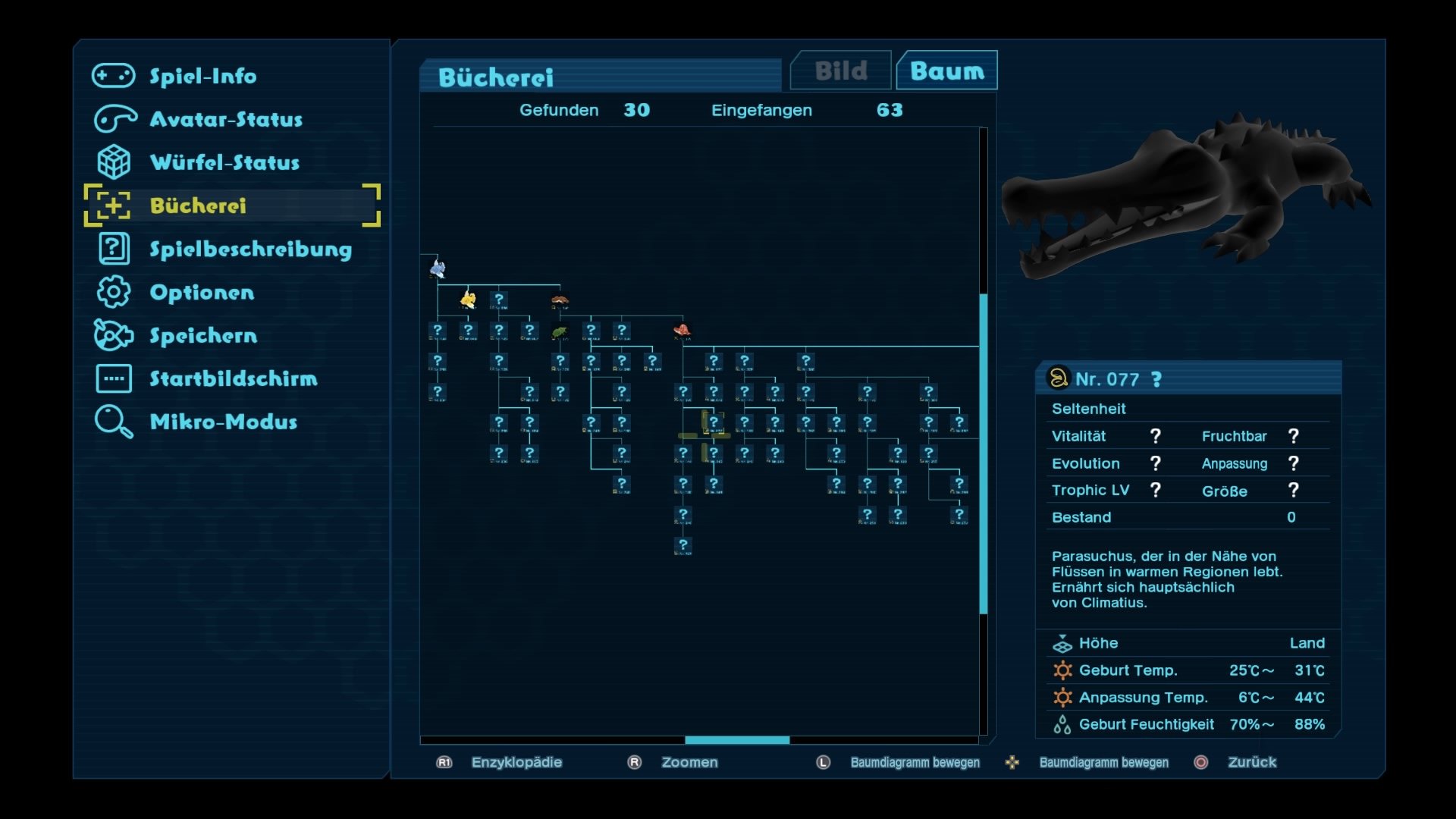Return to the Startbildschirm
Screen dimensions: 1456x819
[233, 378]
